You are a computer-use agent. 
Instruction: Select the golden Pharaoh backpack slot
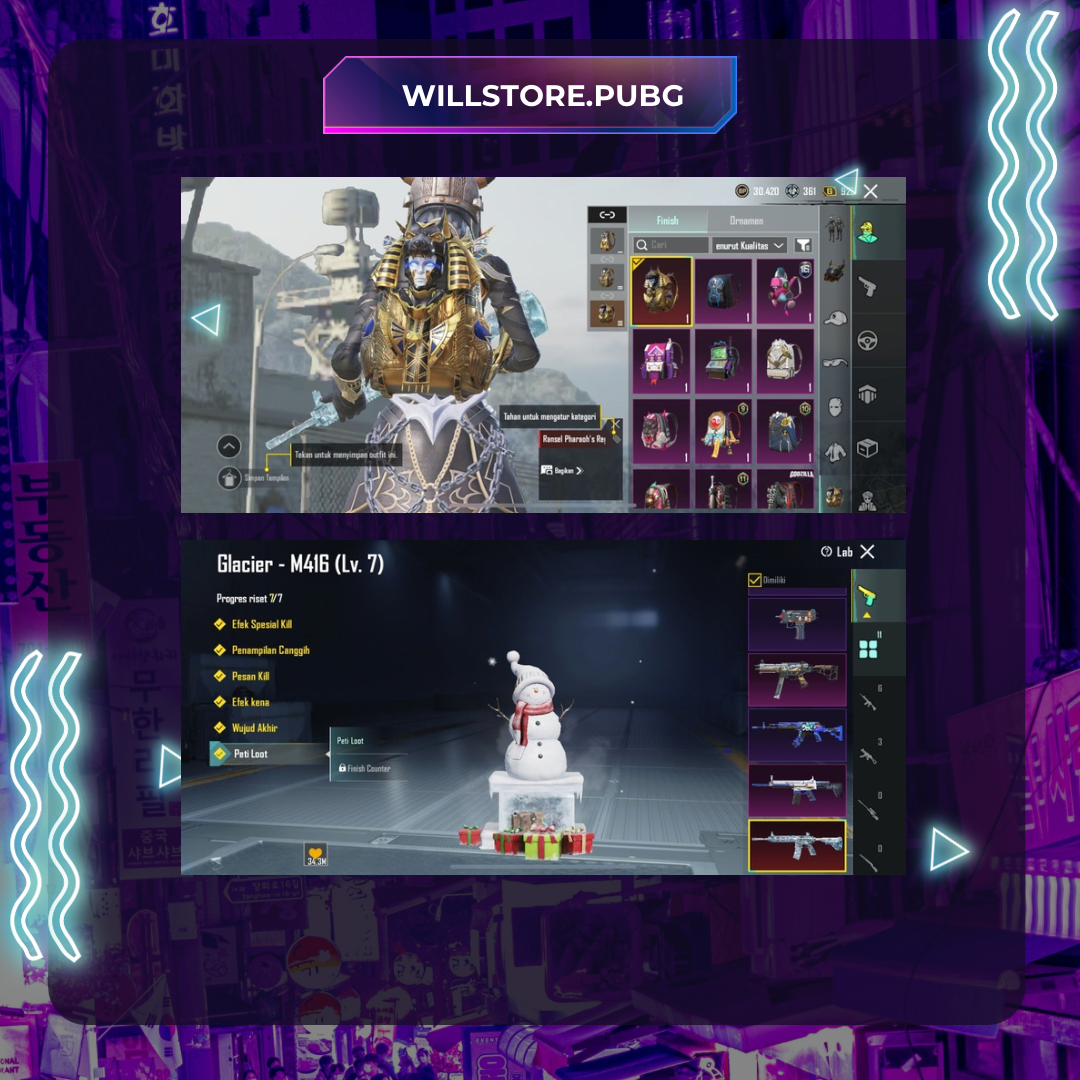[661, 291]
